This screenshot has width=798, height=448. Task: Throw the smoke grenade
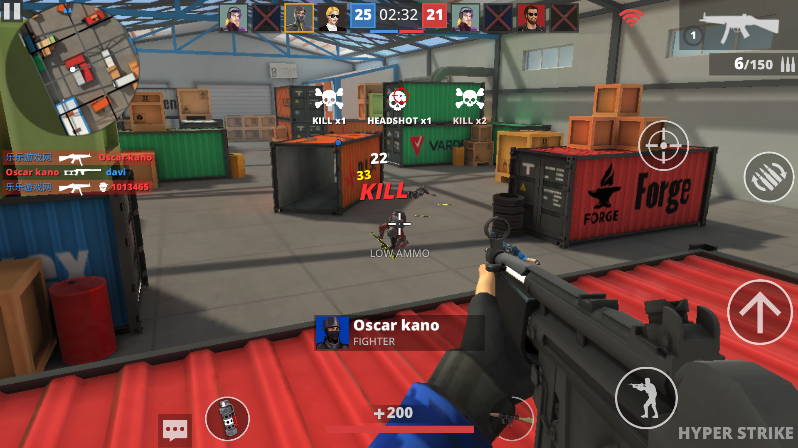pyautogui.click(x=227, y=419)
